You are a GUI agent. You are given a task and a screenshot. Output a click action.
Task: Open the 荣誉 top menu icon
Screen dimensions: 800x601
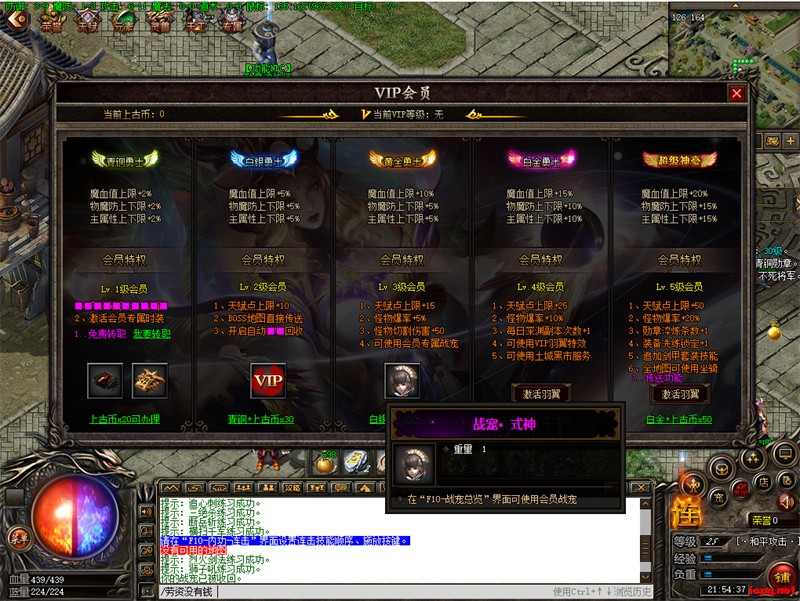click(52, 23)
